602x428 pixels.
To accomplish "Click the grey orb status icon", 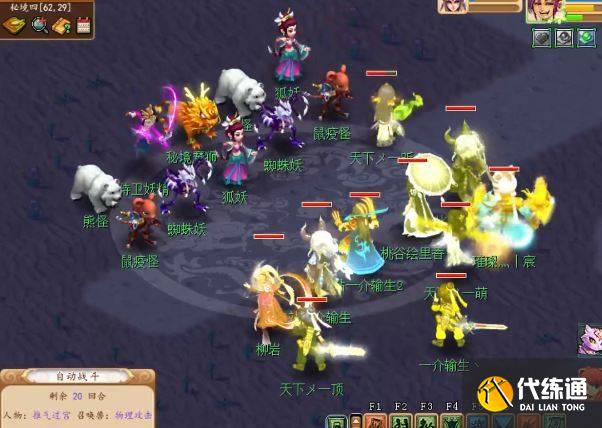I will click(564, 38).
